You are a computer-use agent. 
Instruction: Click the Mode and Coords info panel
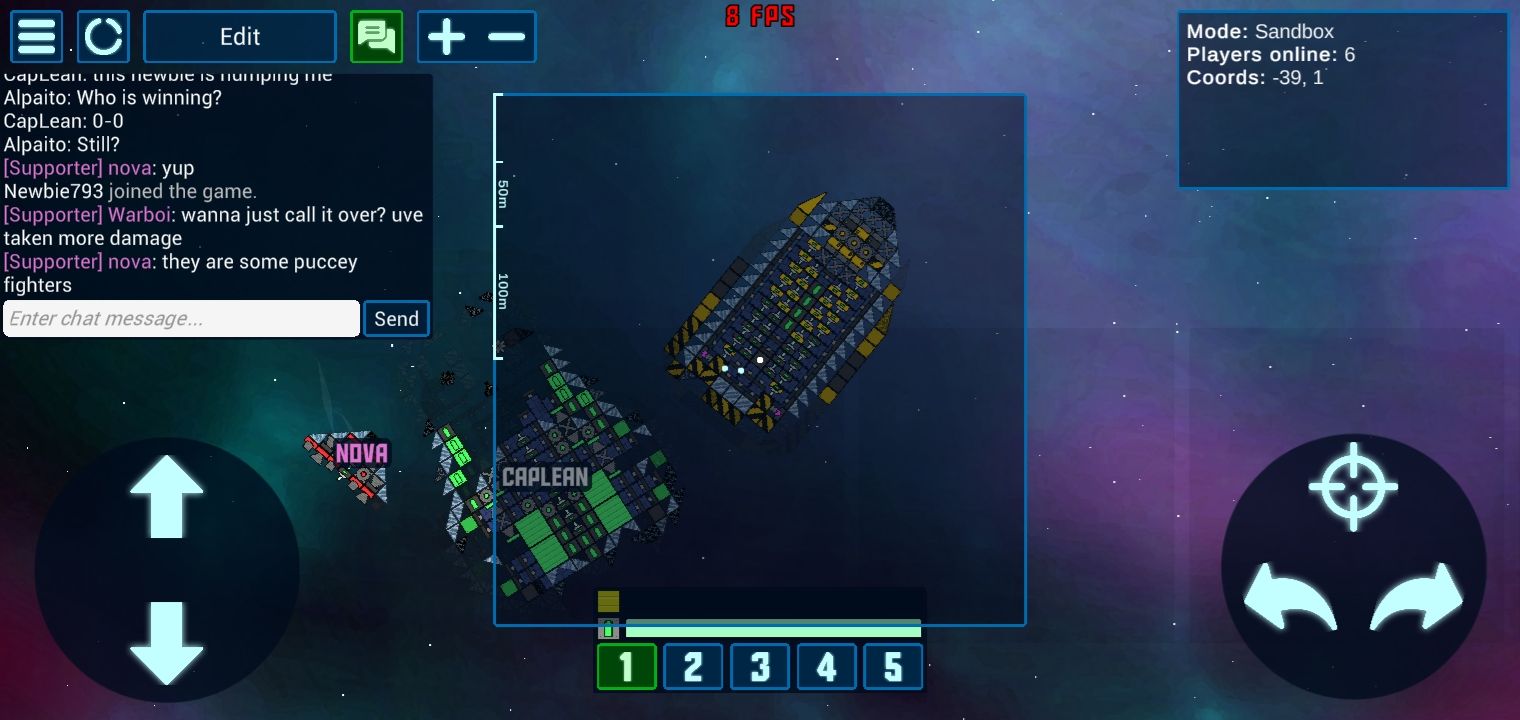1342,100
